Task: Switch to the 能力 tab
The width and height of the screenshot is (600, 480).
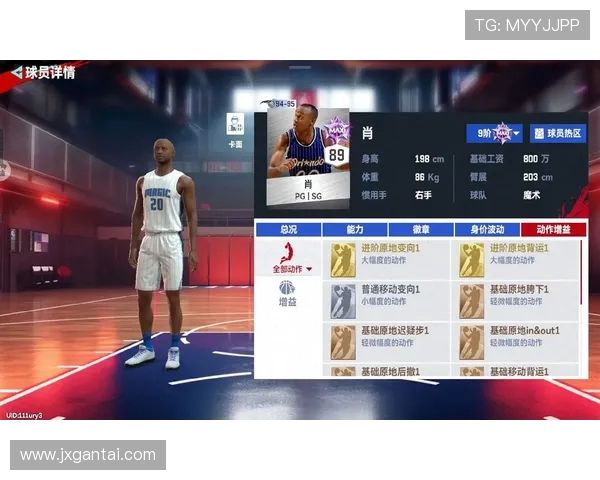Action: (354, 229)
